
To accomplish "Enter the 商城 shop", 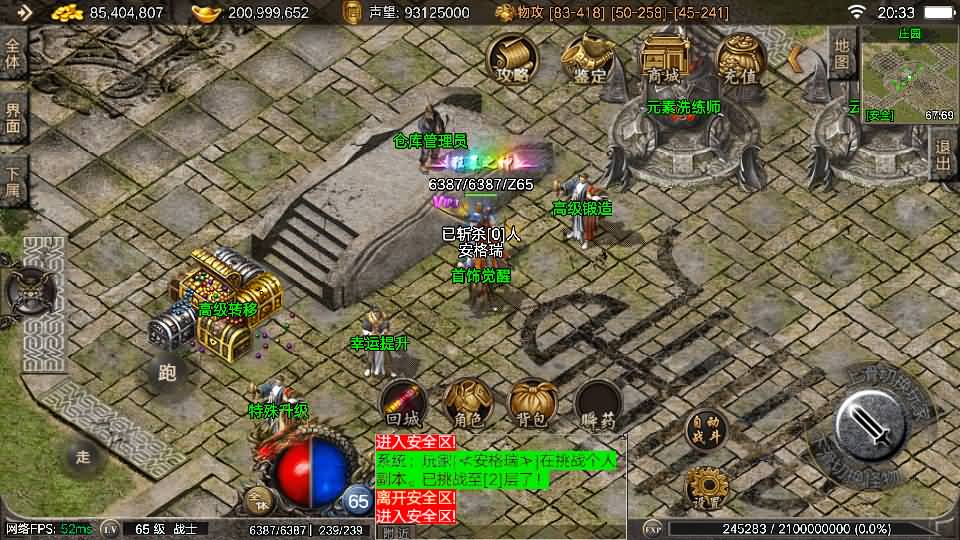I will pos(663,58).
